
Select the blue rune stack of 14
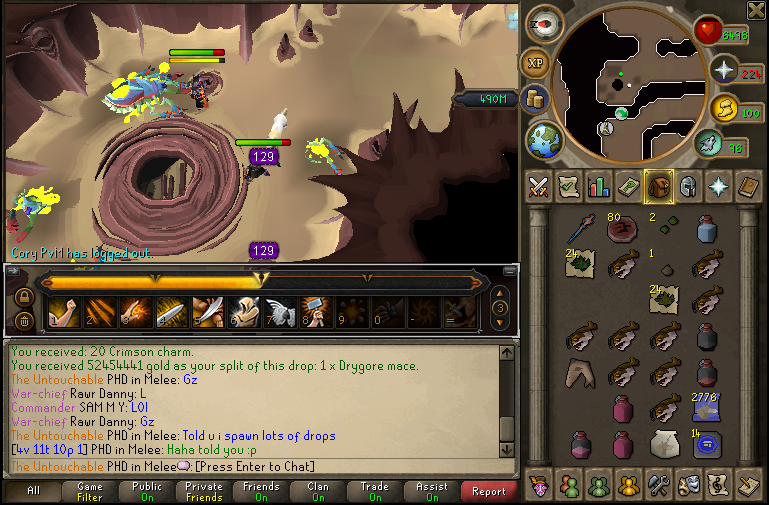[708, 444]
